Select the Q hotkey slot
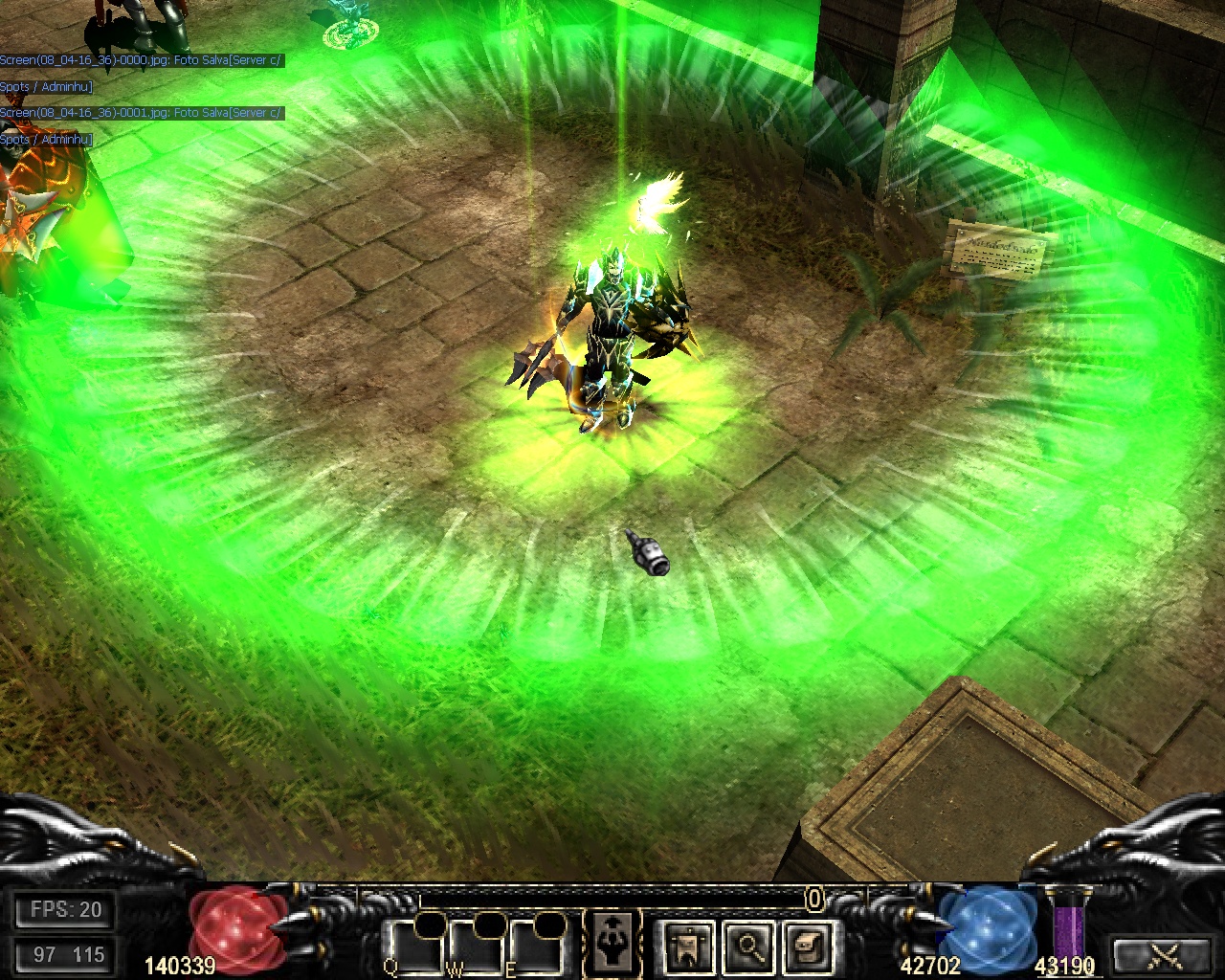Viewport: 1225px width, 980px height. (x=418, y=947)
